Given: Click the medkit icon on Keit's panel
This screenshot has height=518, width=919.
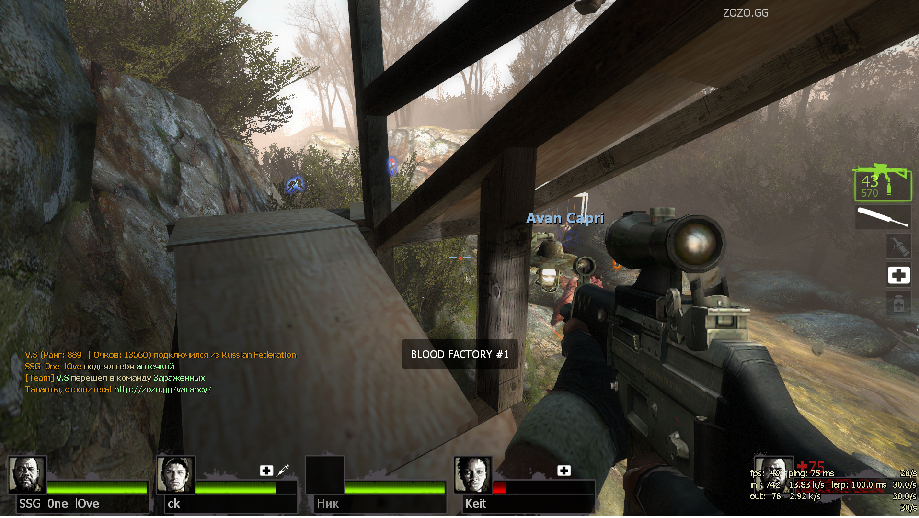Looking at the screenshot, I should click(x=564, y=470).
